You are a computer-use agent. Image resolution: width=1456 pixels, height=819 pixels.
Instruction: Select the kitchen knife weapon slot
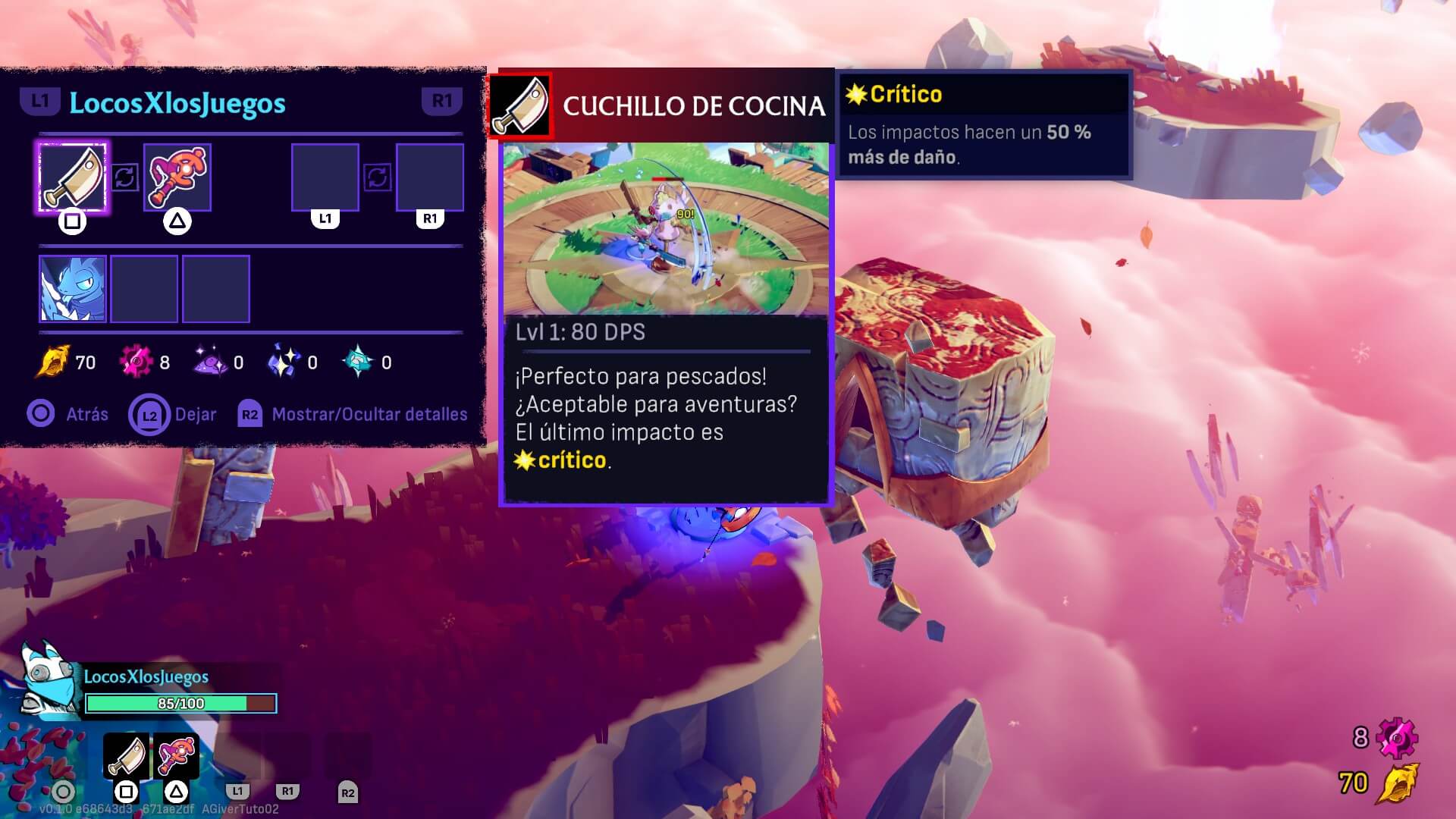pyautogui.click(x=72, y=177)
